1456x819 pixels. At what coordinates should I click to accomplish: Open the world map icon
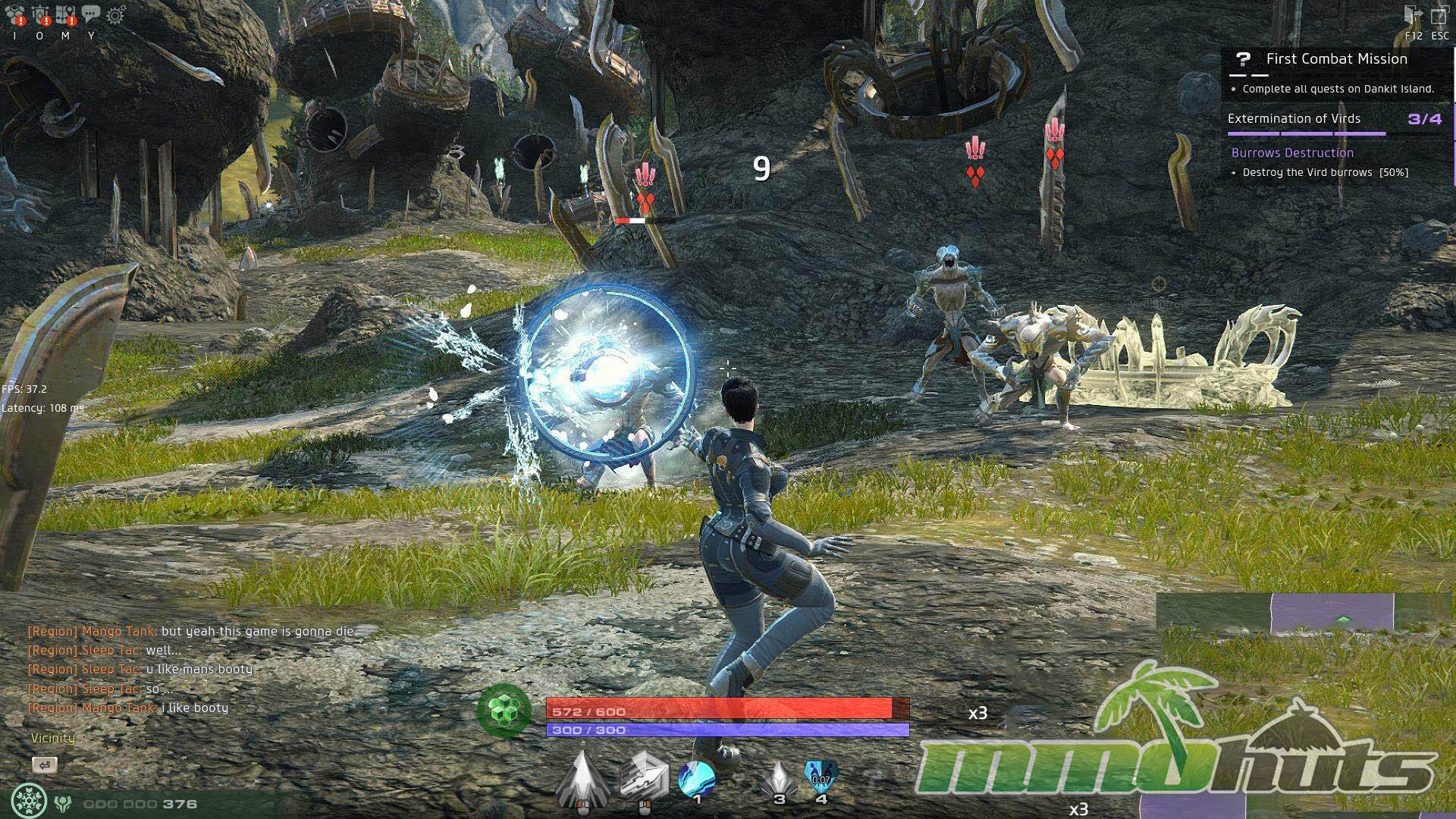pos(66,14)
